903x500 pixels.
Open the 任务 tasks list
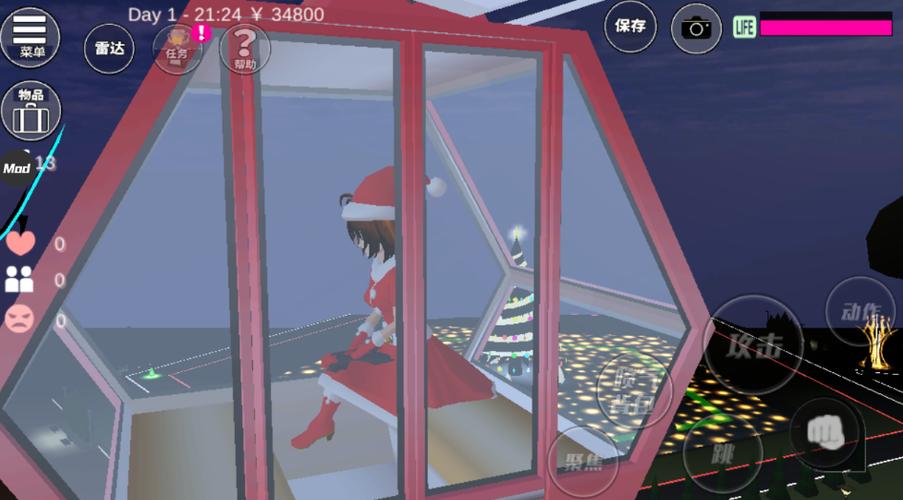click(177, 48)
